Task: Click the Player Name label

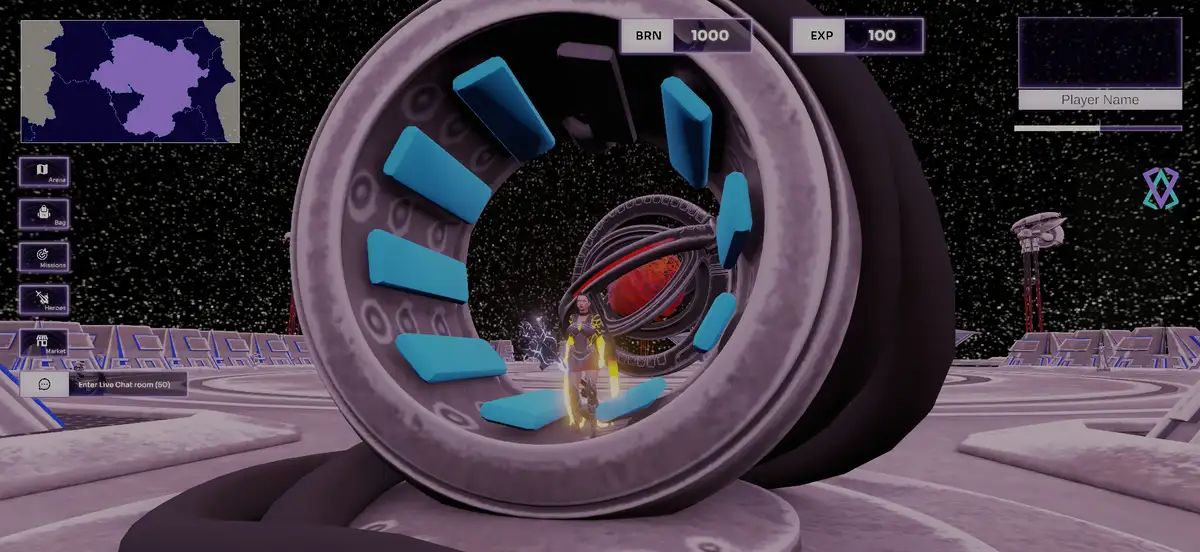Action: [1099, 100]
